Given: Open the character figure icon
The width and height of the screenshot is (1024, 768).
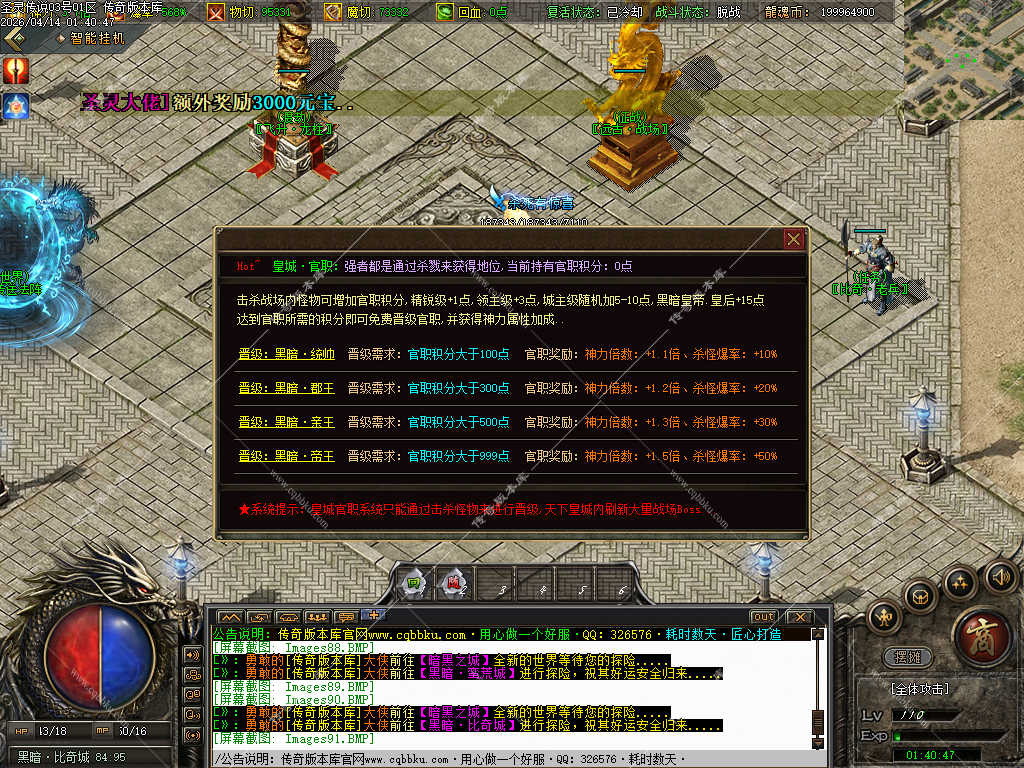Looking at the screenshot, I should coord(886,618).
